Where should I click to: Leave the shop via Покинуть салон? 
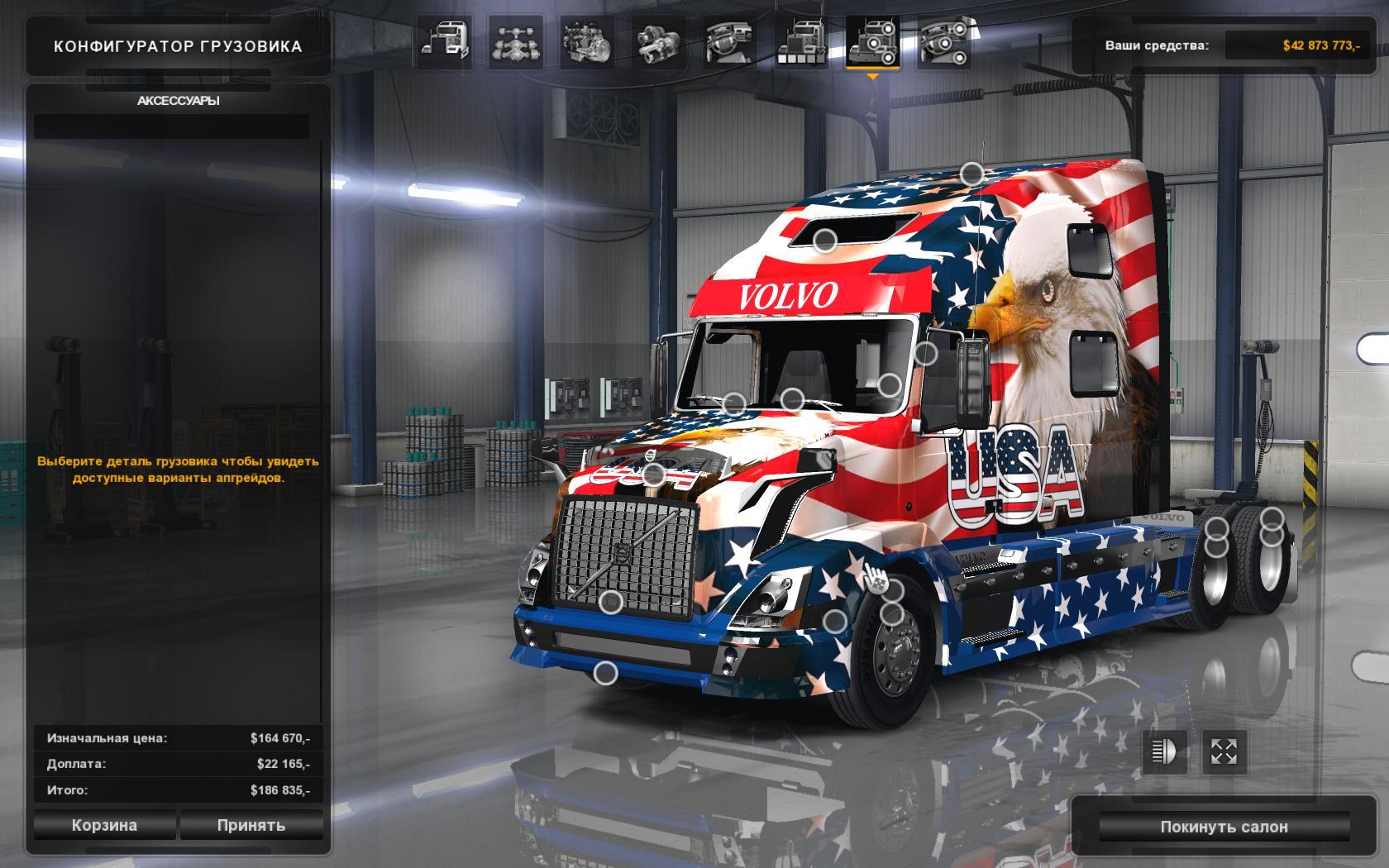pos(1224,827)
